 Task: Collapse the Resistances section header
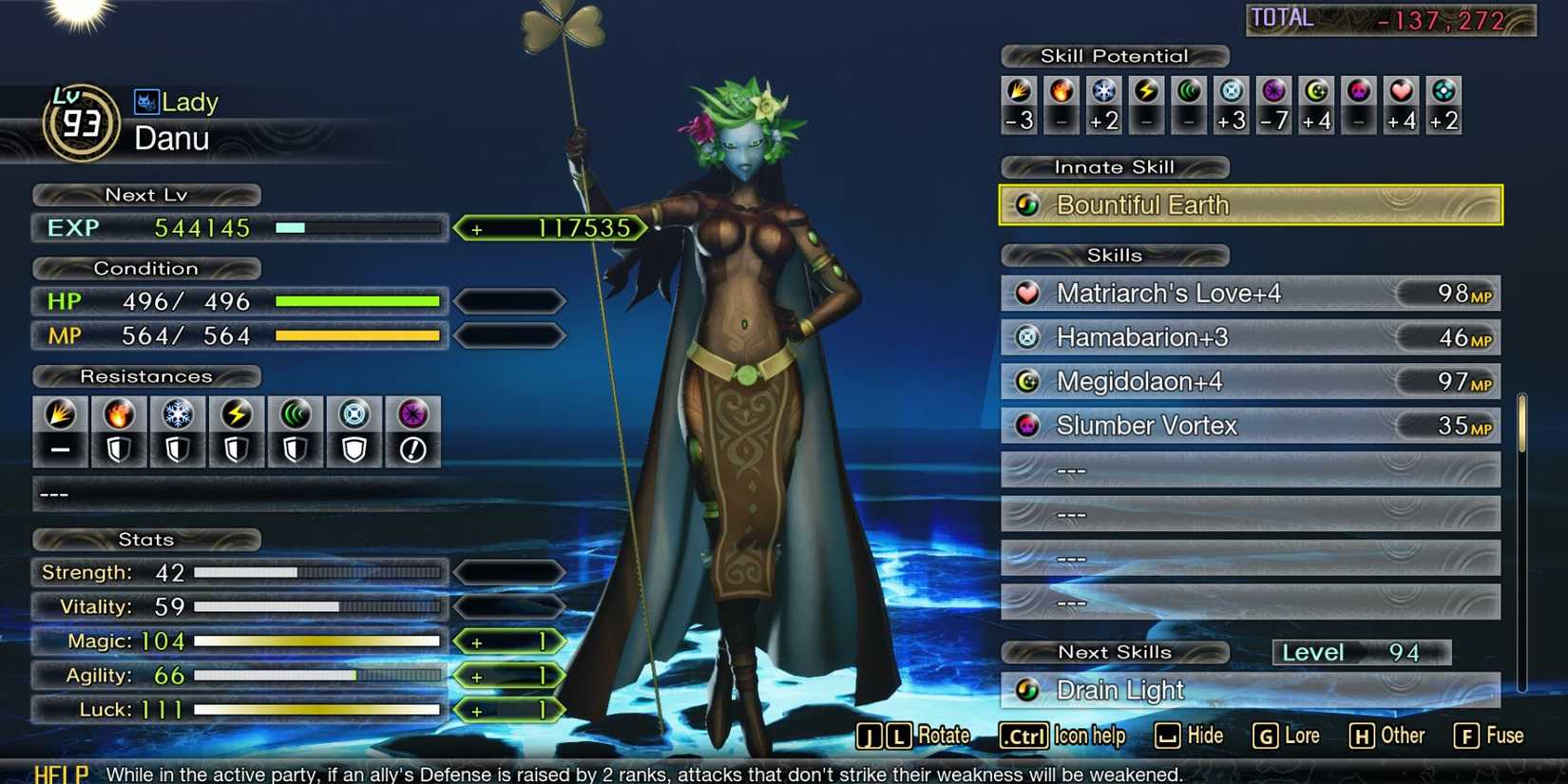[146, 376]
